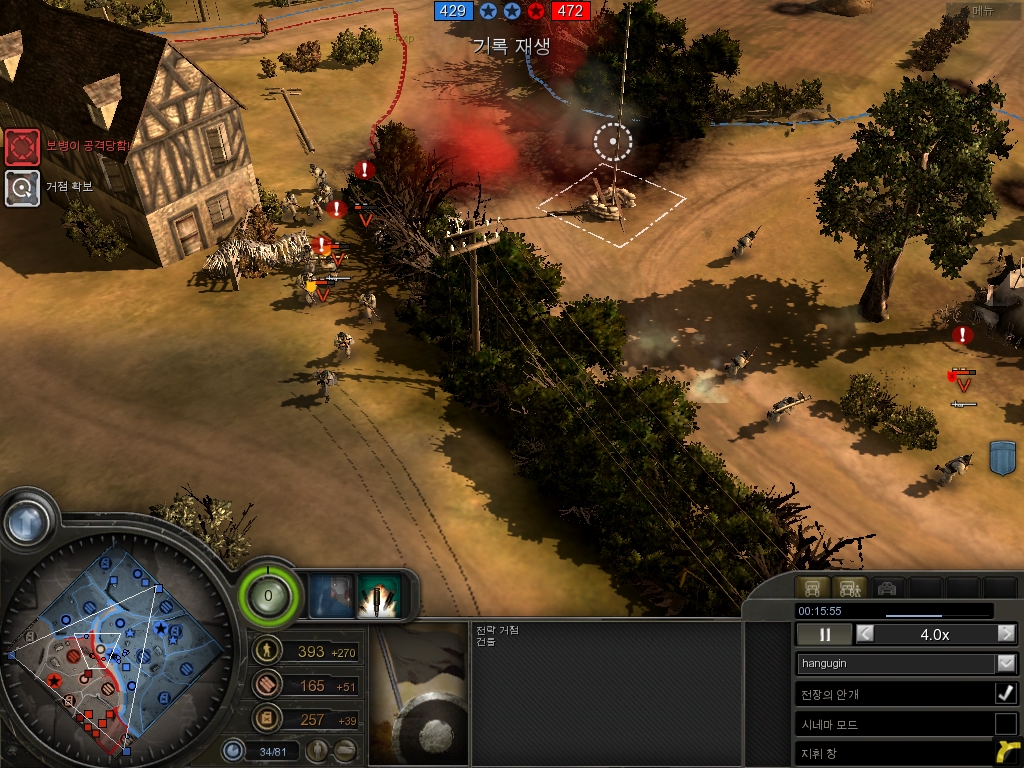This screenshot has width=1024, height=768.
Task: Toggle the 지휘 창 option
Action: click(1006, 753)
